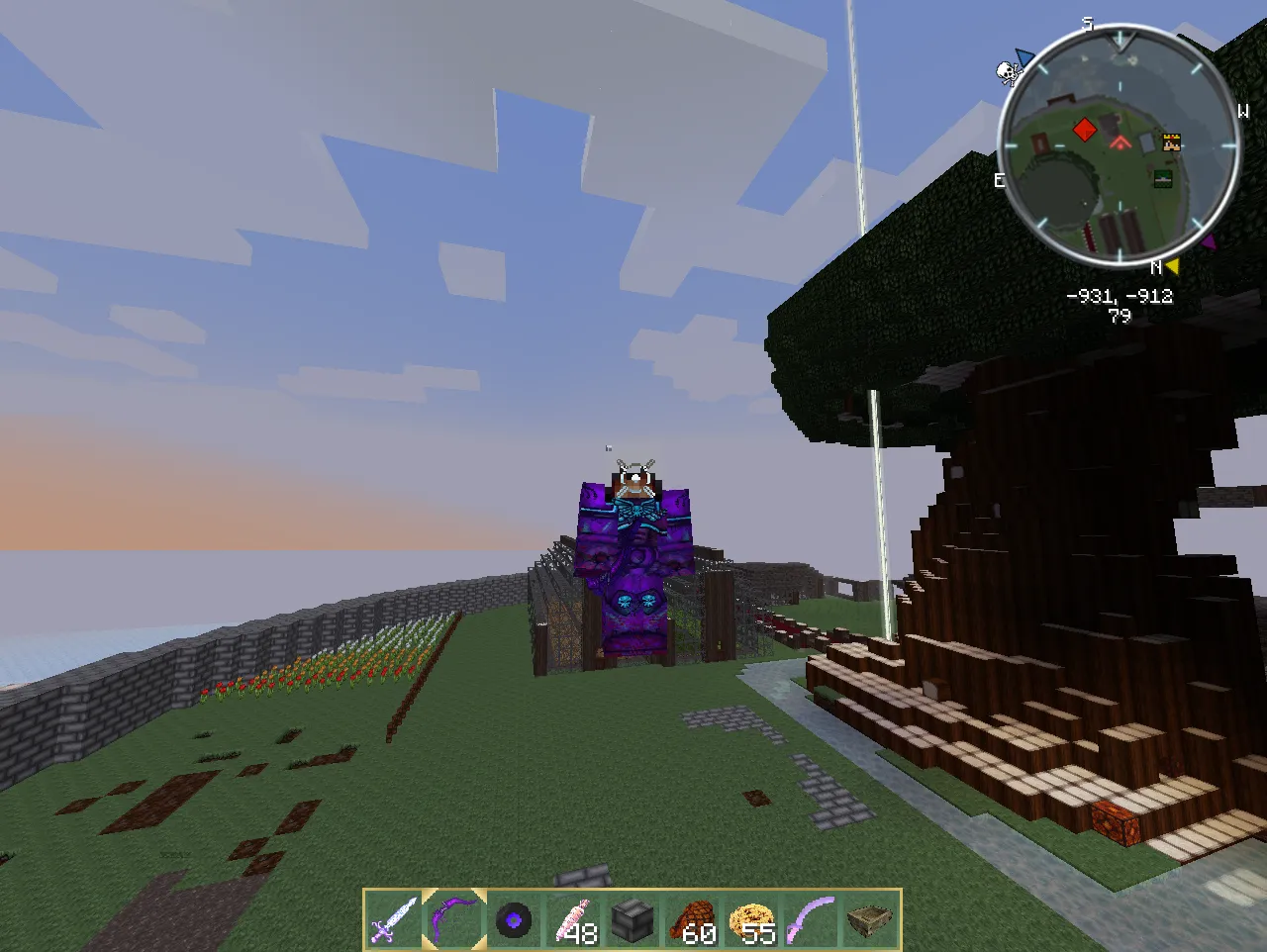The width and height of the screenshot is (1267, 952).
Task: Click the altitude value 79 under the coordinates
Action: click(1119, 315)
